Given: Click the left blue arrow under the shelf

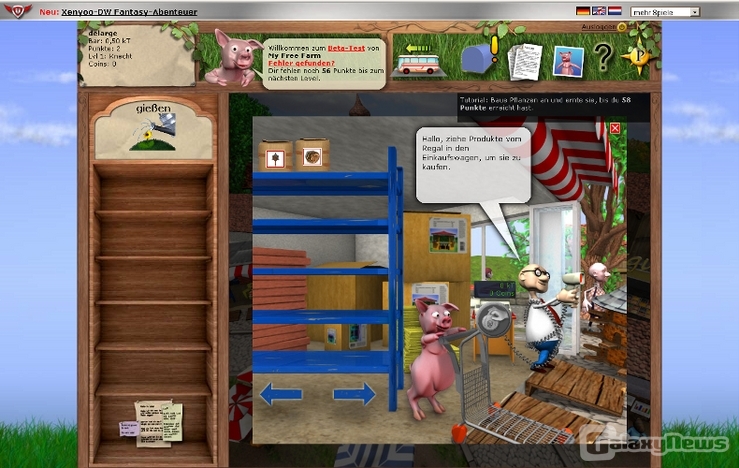Looking at the screenshot, I should 280,394.
